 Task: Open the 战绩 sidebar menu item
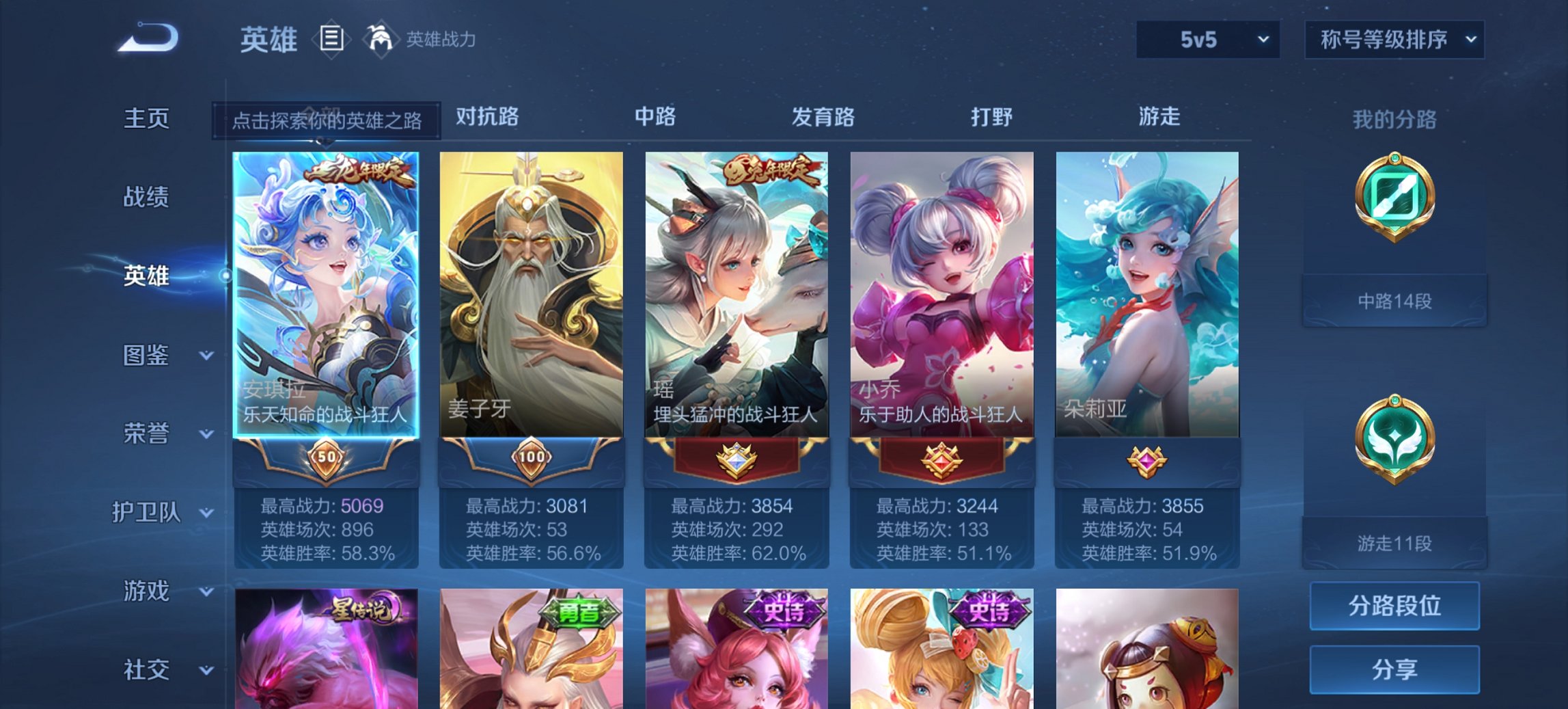tap(146, 197)
